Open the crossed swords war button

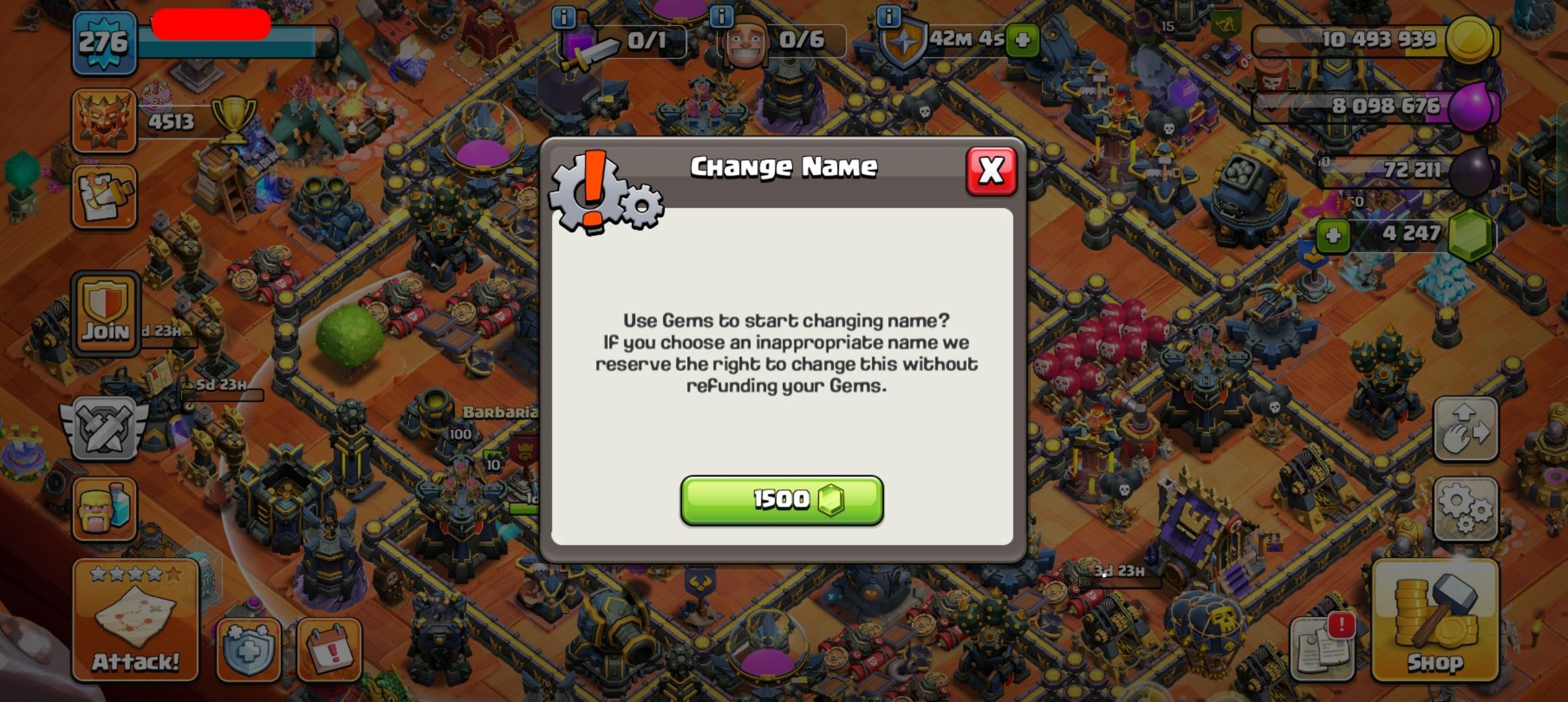(104, 429)
